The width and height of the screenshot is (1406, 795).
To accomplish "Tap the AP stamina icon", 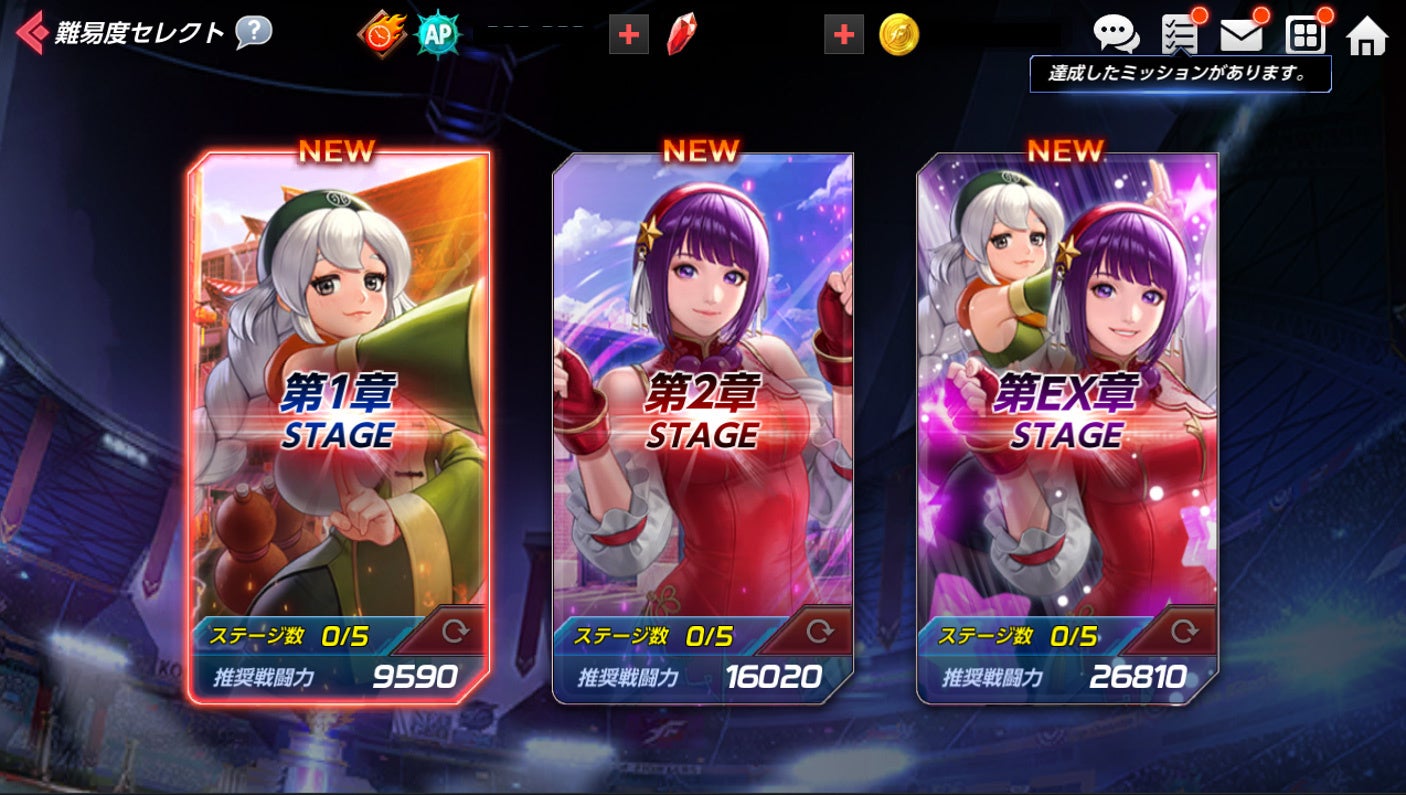I will click(x=437, y=35).
